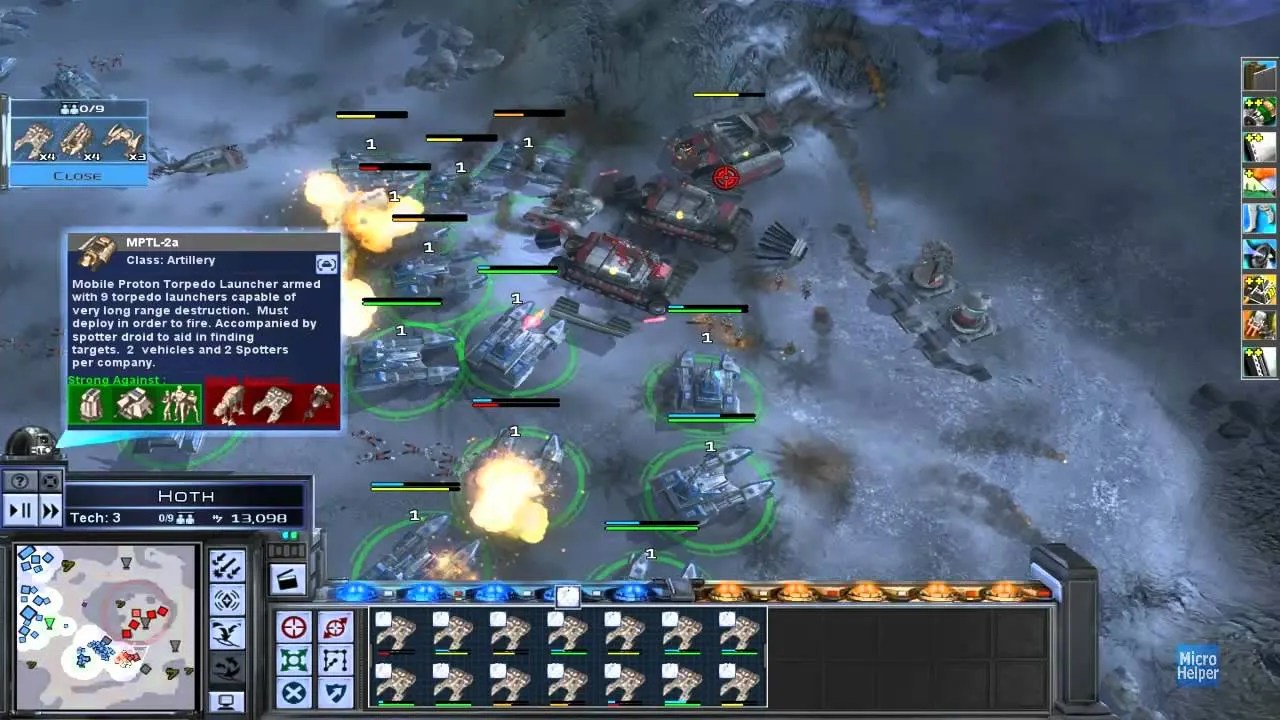Select the Attack command crosshair icon

(294, 626)
